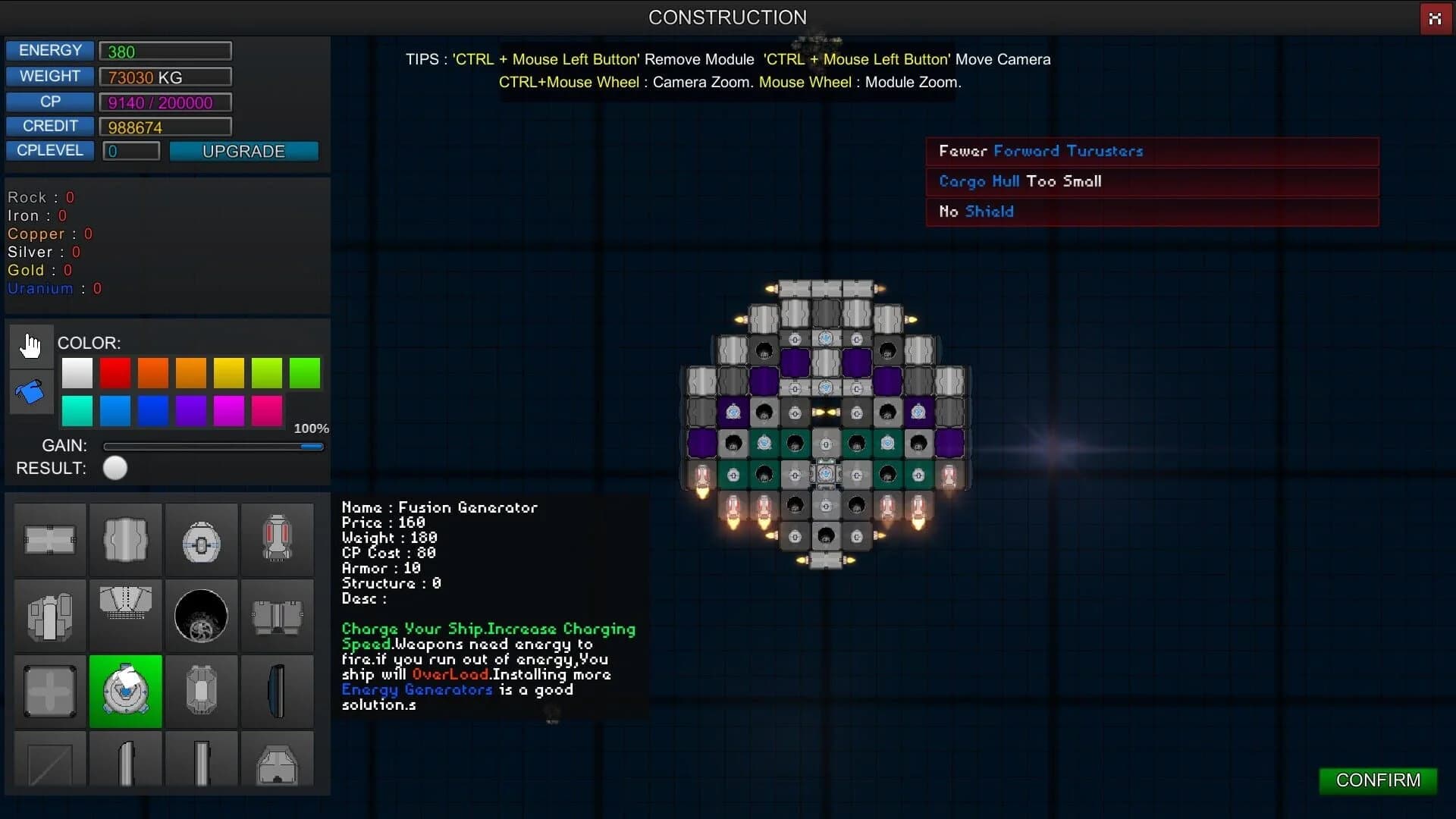1456x819 pixels.
Task: Choose the red-striped thruster module
Action: [x=277, y=538]
